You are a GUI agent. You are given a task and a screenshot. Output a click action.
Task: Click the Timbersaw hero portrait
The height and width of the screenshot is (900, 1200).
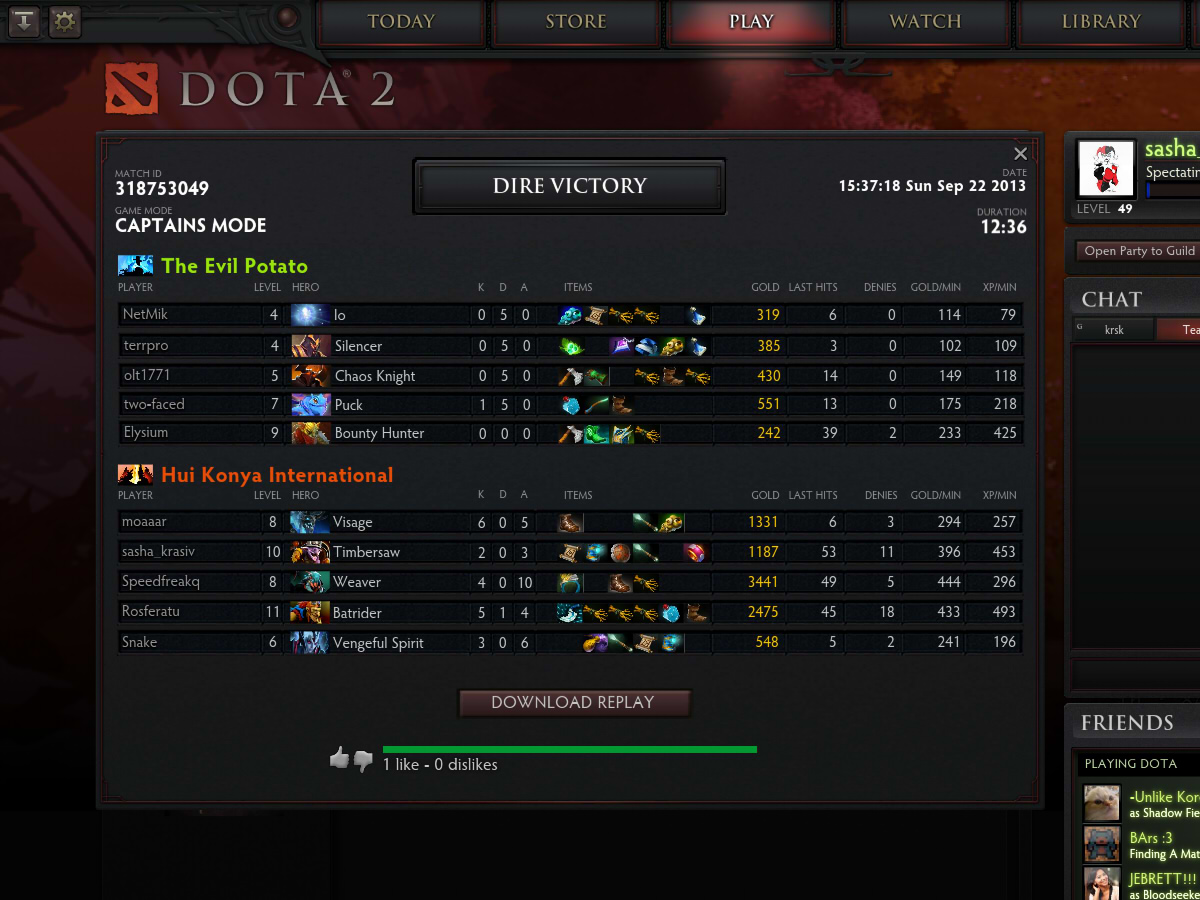pyautogui.click(x=310, y=552)
